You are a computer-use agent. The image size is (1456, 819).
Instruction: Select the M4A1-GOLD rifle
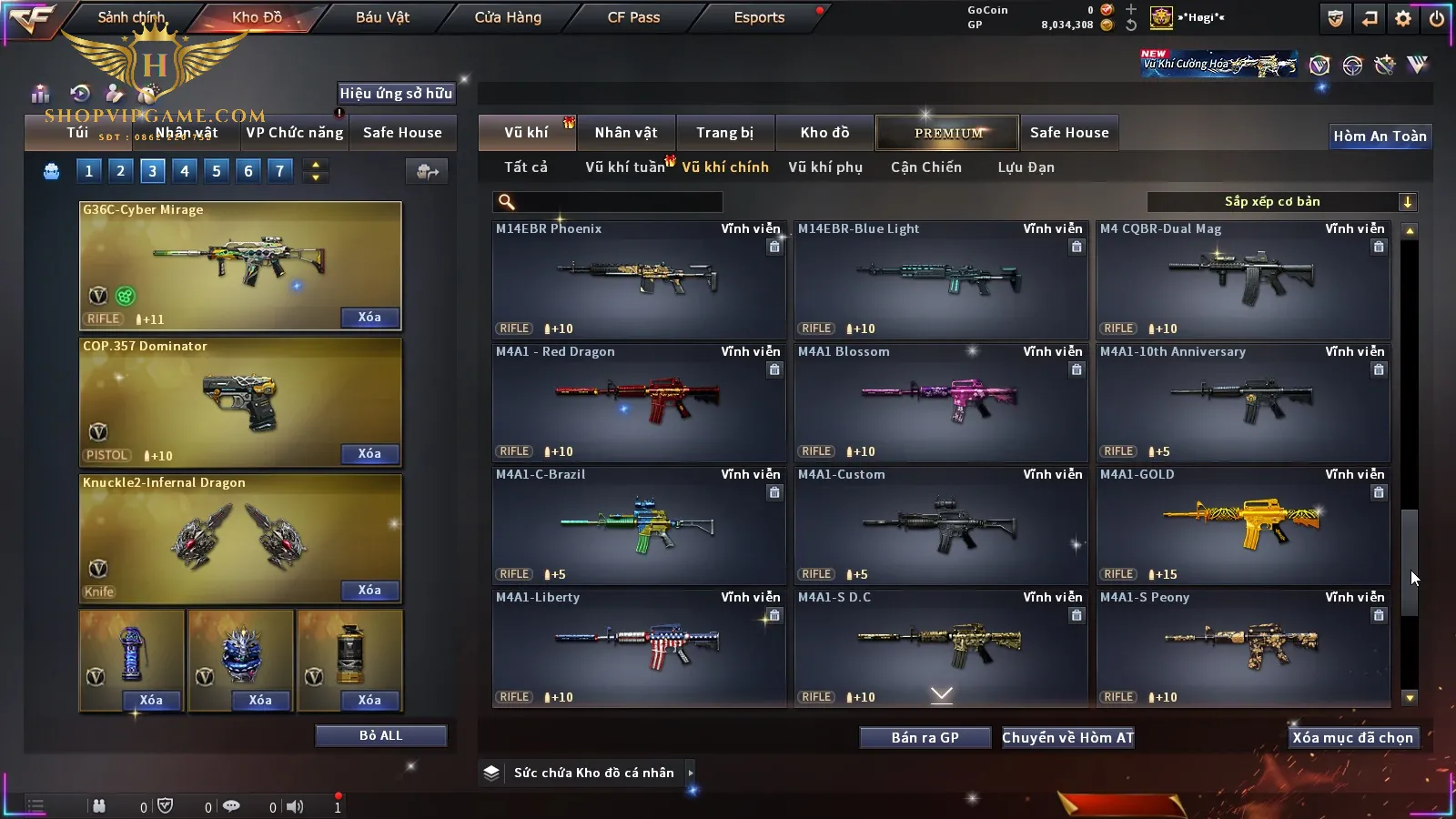coord(1243,524)
